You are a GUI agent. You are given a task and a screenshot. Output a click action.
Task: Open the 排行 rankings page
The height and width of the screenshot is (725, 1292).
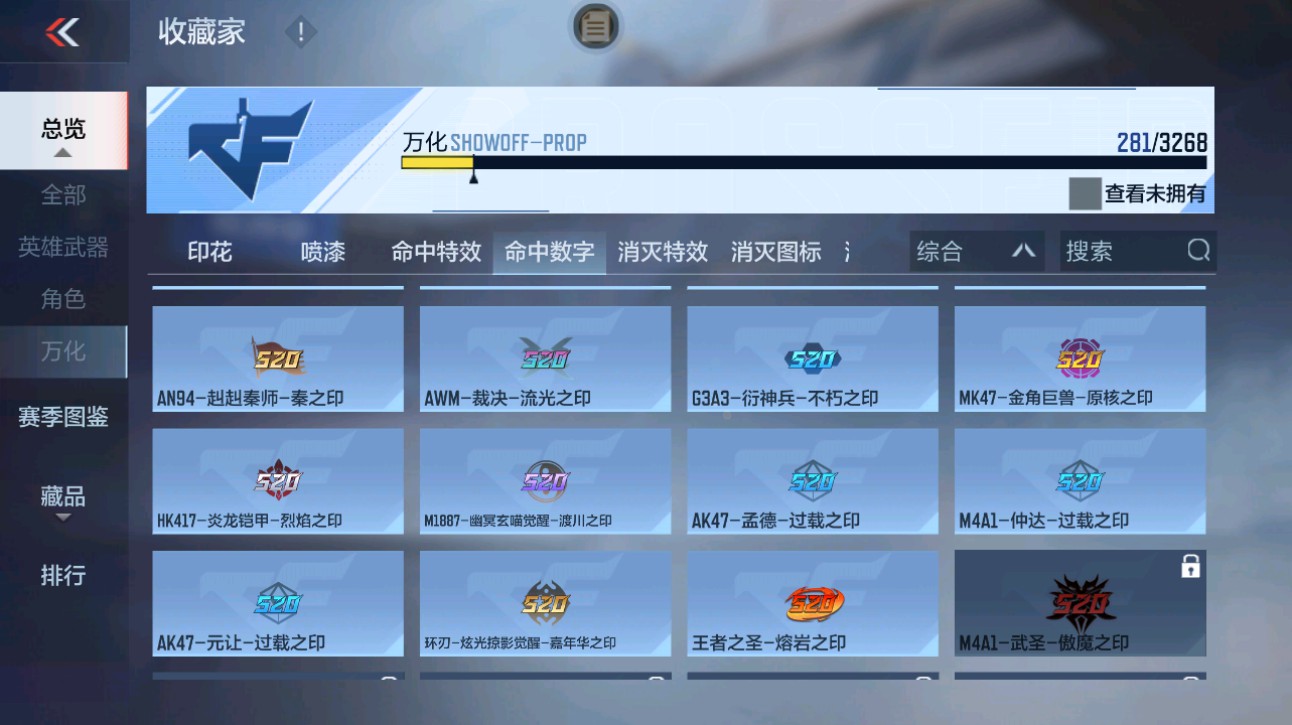[63, 575]
